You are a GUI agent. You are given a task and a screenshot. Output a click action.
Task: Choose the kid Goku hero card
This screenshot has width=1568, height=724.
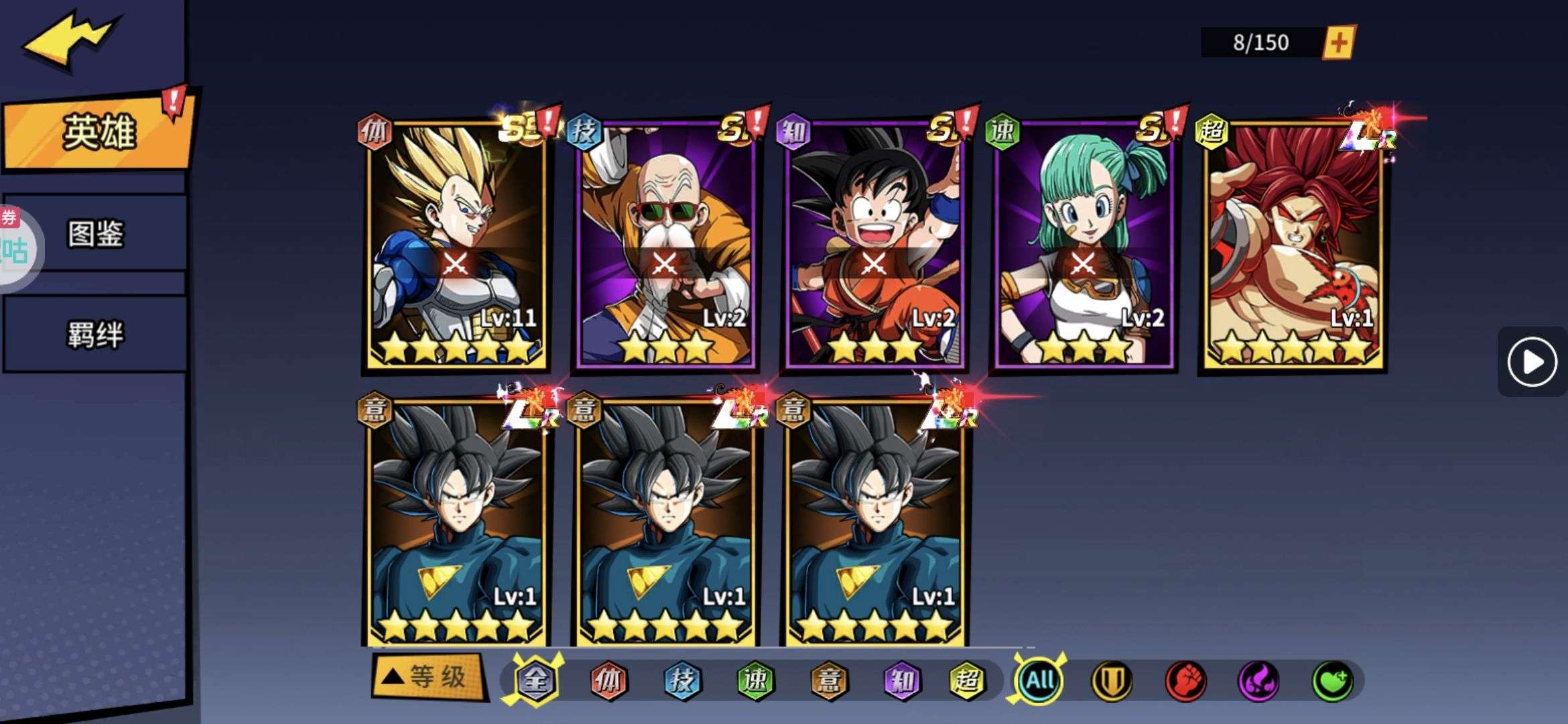(874, 245)
